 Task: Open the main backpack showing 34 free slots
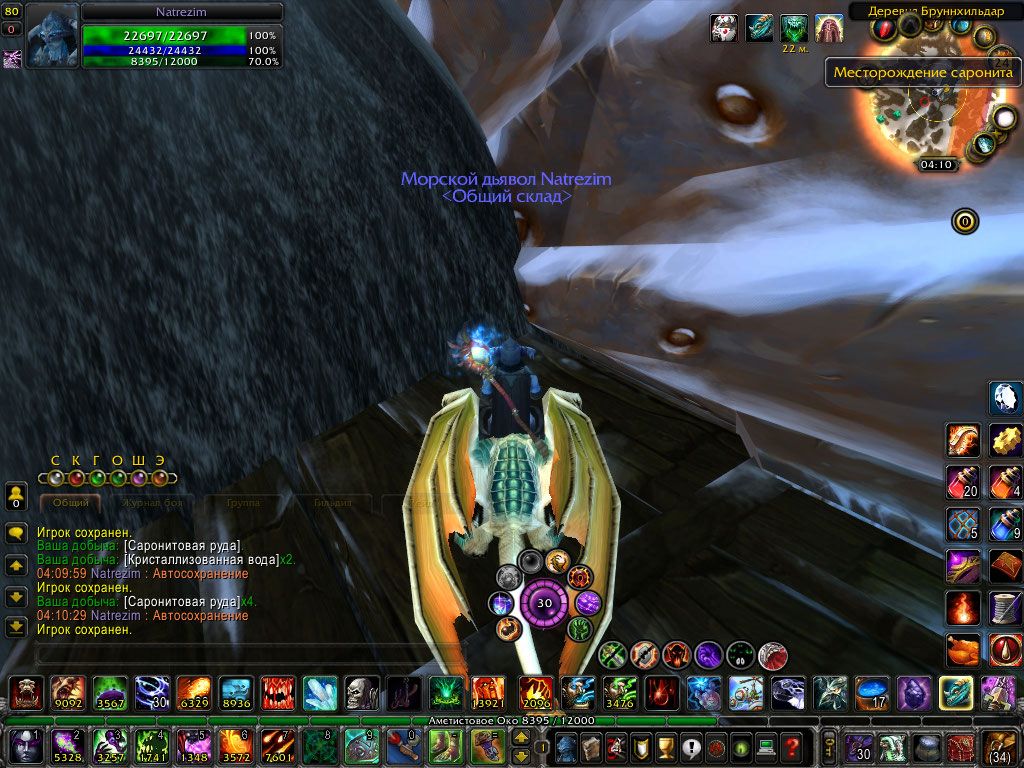click(1000, 746)
